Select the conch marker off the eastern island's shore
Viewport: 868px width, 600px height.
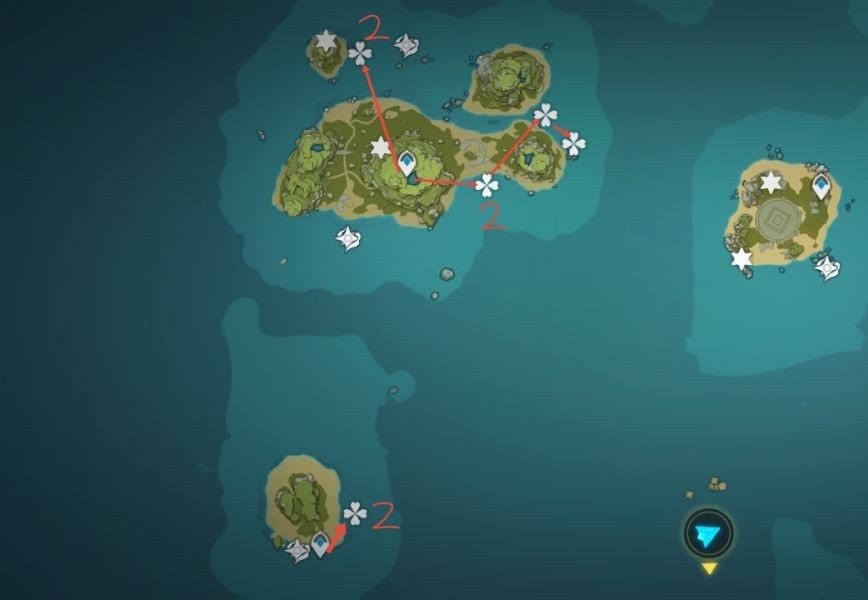click(827, 267)
